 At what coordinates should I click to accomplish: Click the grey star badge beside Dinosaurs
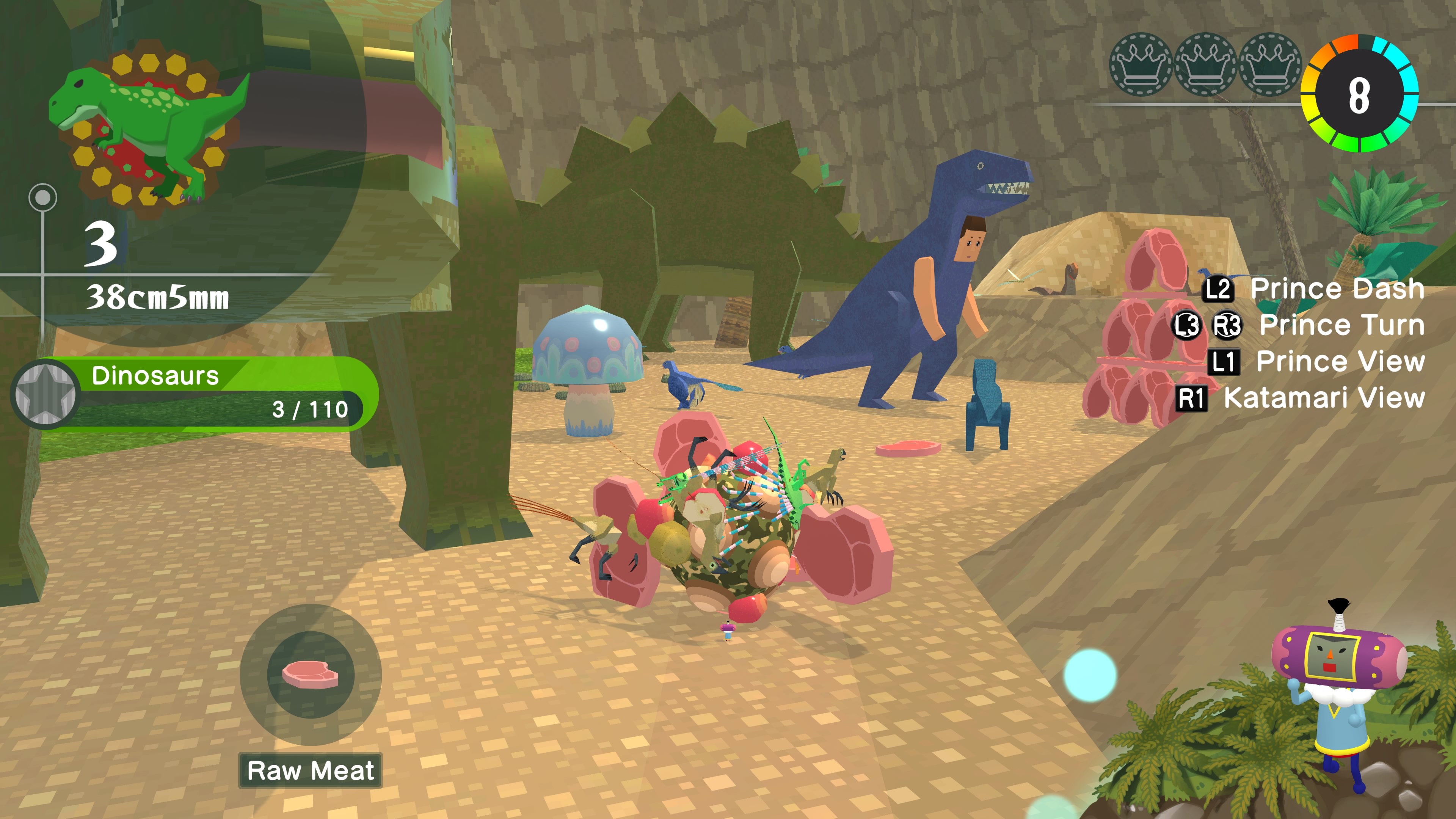tap(45, 394)
